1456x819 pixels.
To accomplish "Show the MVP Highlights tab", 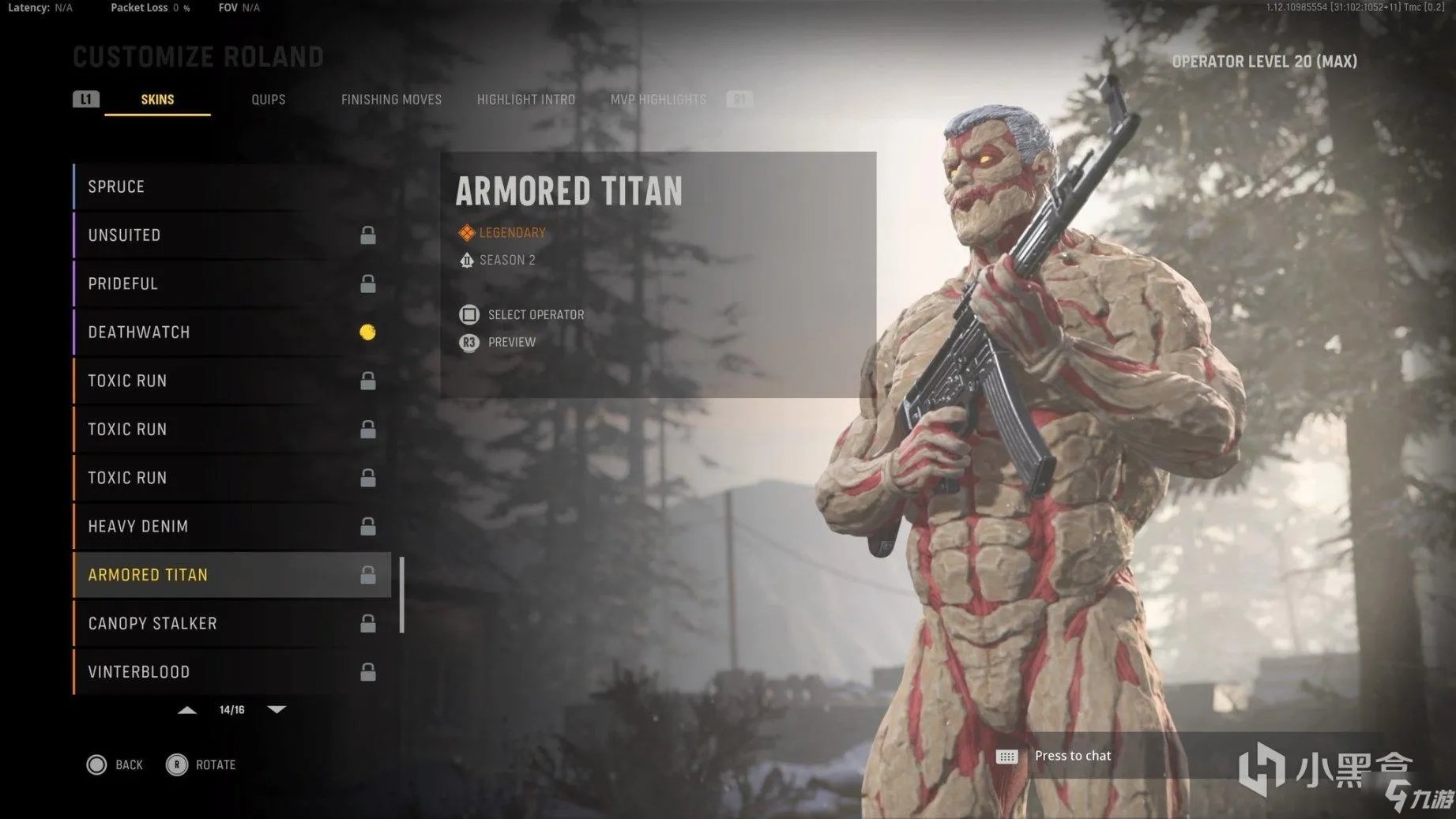I will click(x=658, y=100).
